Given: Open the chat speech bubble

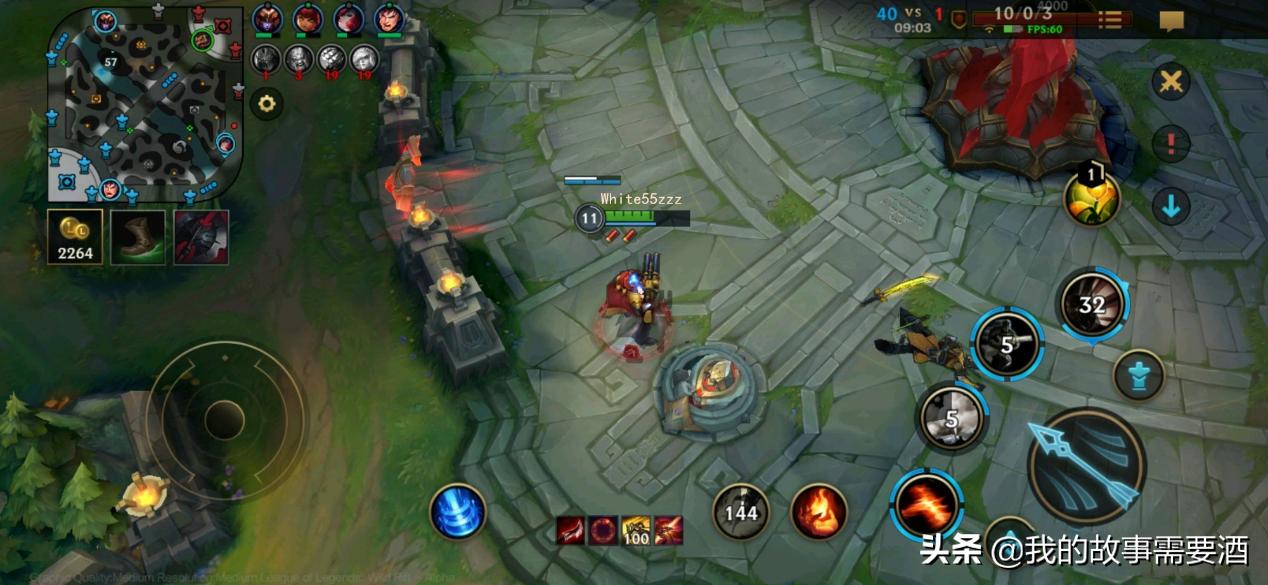Looking at the screenshot, I should pos(1171,20).
